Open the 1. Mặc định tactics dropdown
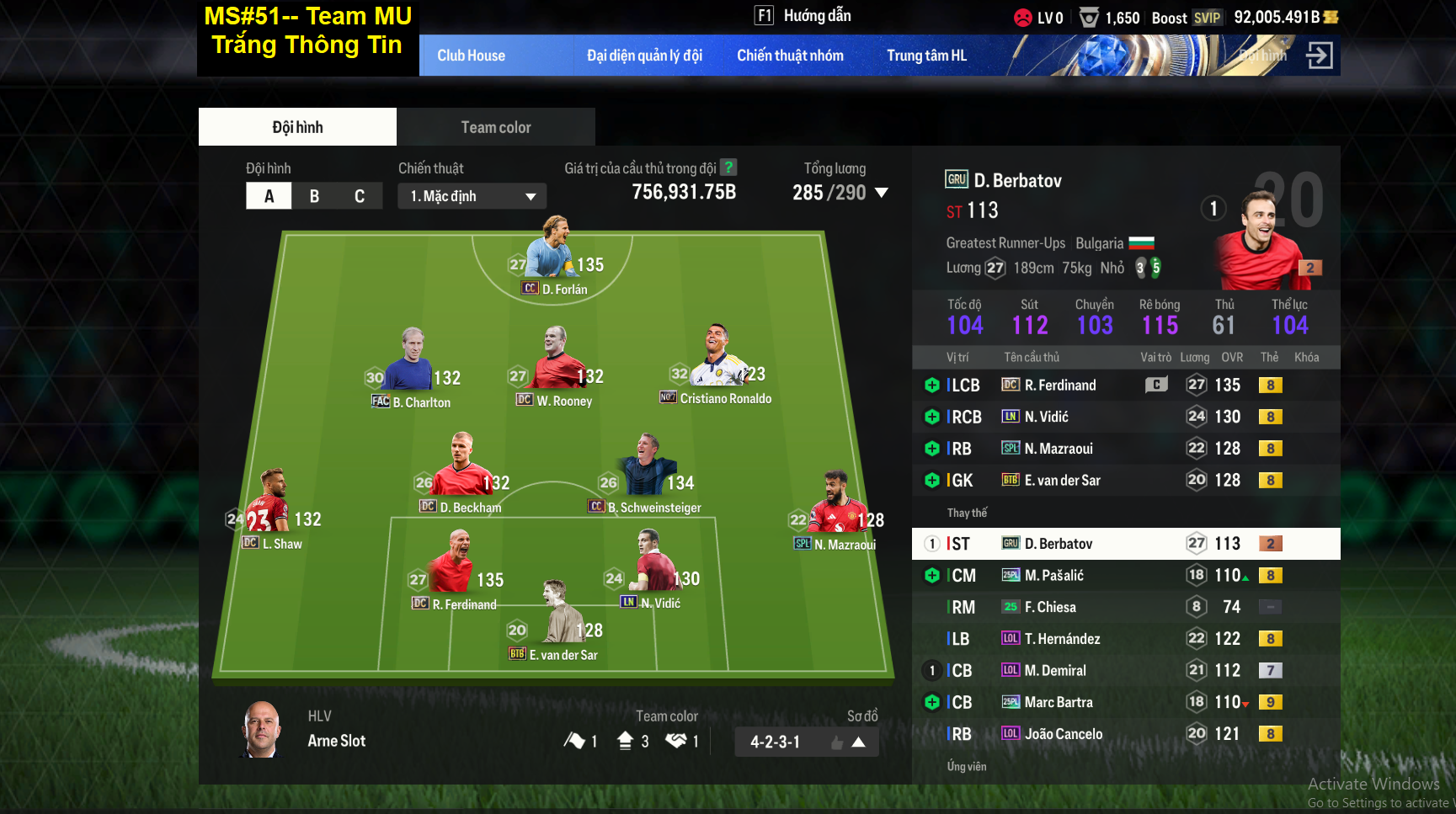The image size is (1456, 814). pos(472,195)
